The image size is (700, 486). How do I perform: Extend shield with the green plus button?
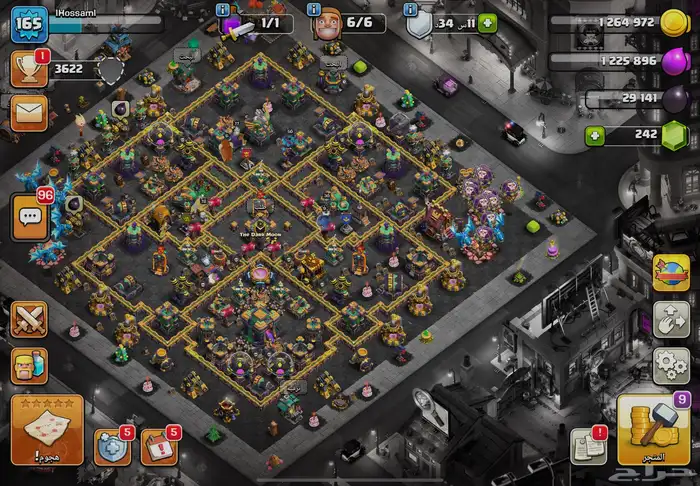[487, 23]
